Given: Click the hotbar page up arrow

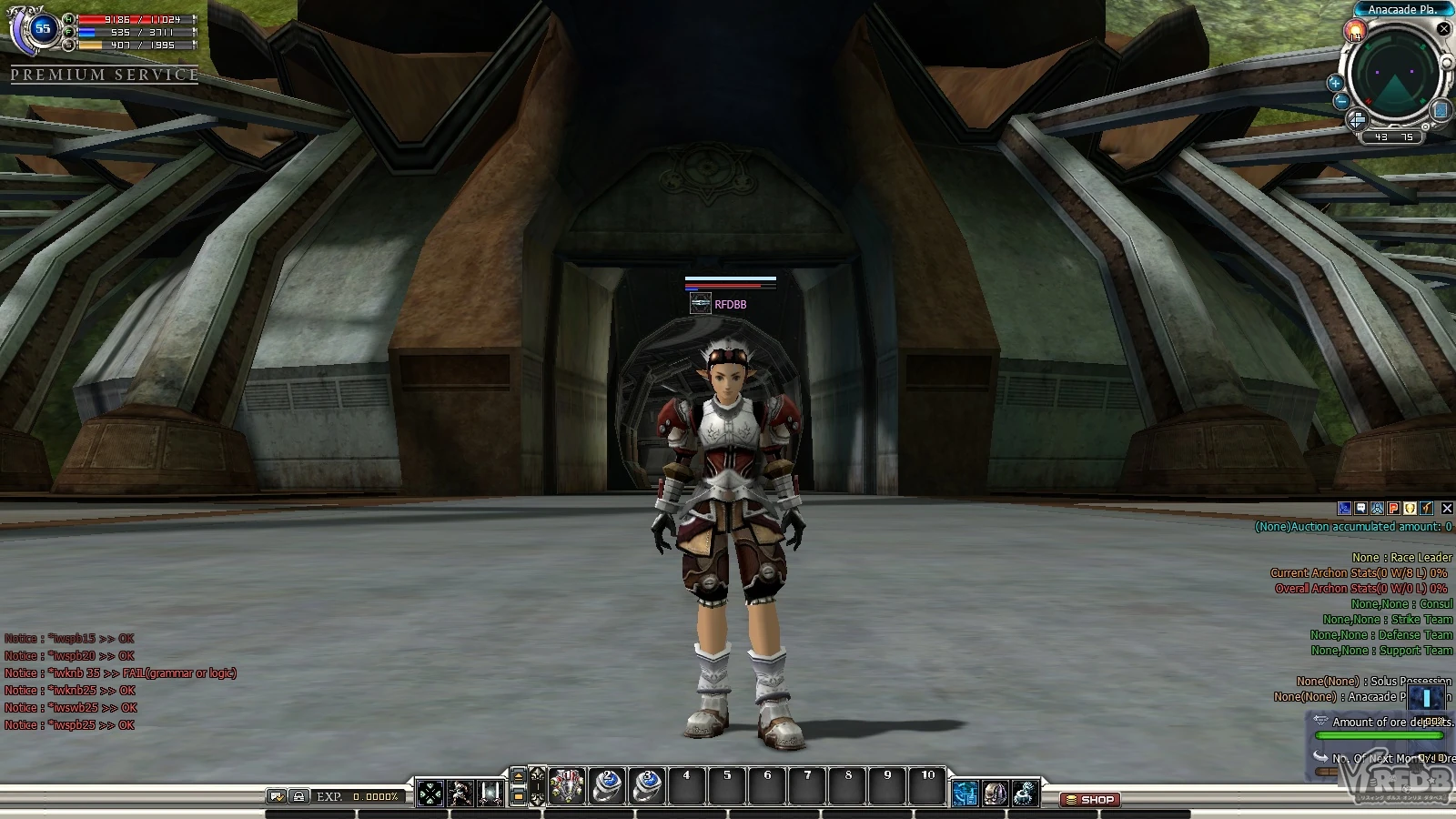Looking at the screenshot, I should point(519,776).
